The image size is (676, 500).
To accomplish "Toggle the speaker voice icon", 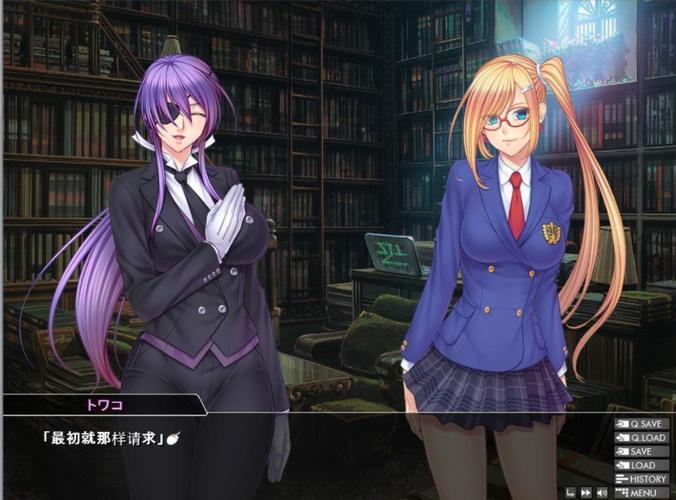I will coord(601,493).
